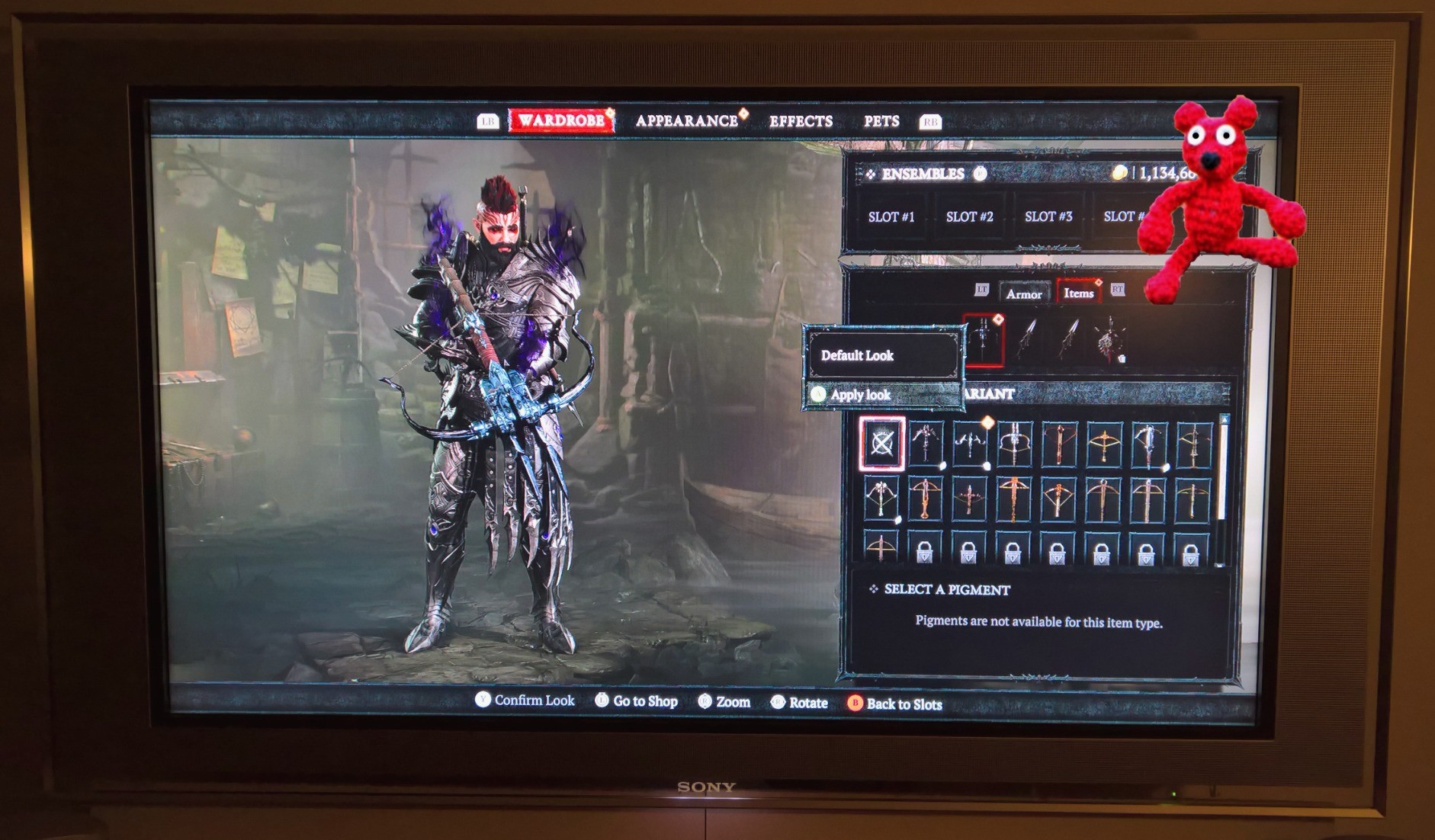
Task: Click the Confirm Look option
Action: [533, 701]
